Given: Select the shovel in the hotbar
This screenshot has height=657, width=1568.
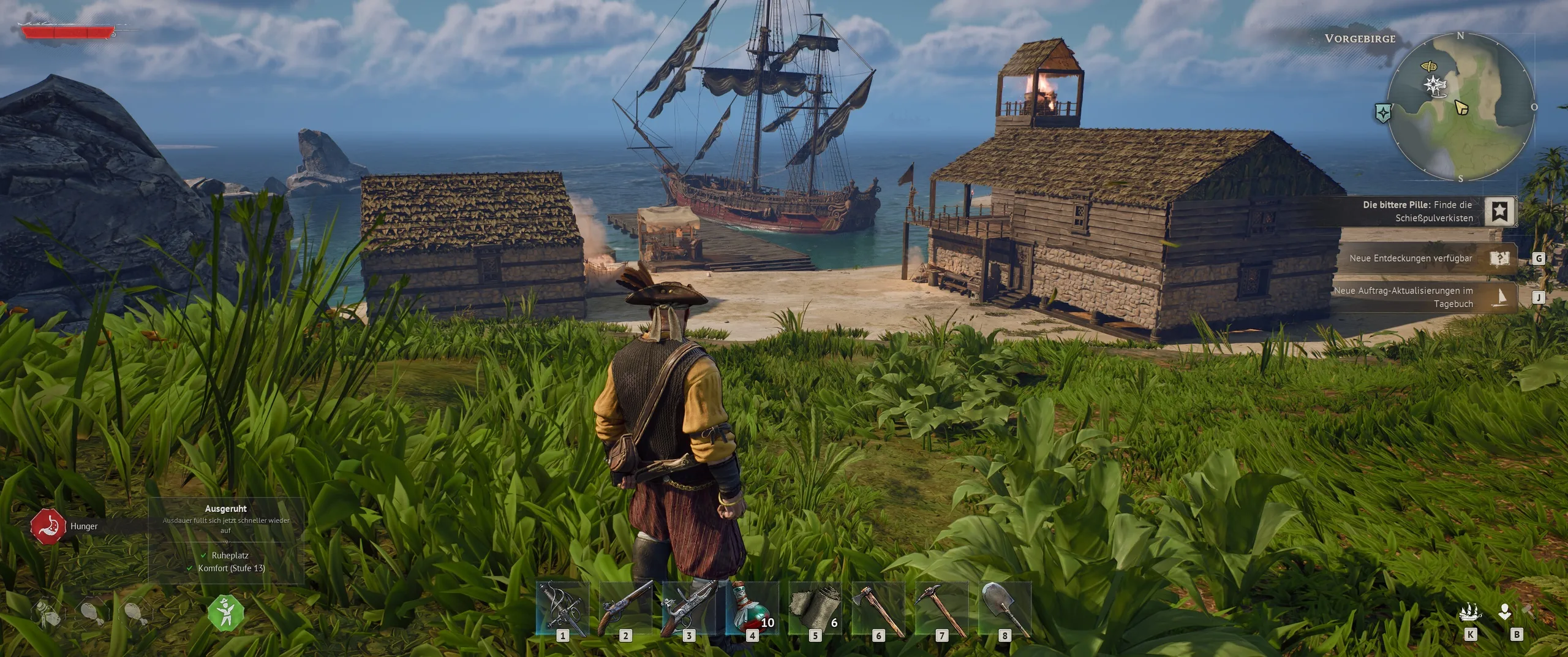Looking at the screenshot, I should [x=1005, y=608].
